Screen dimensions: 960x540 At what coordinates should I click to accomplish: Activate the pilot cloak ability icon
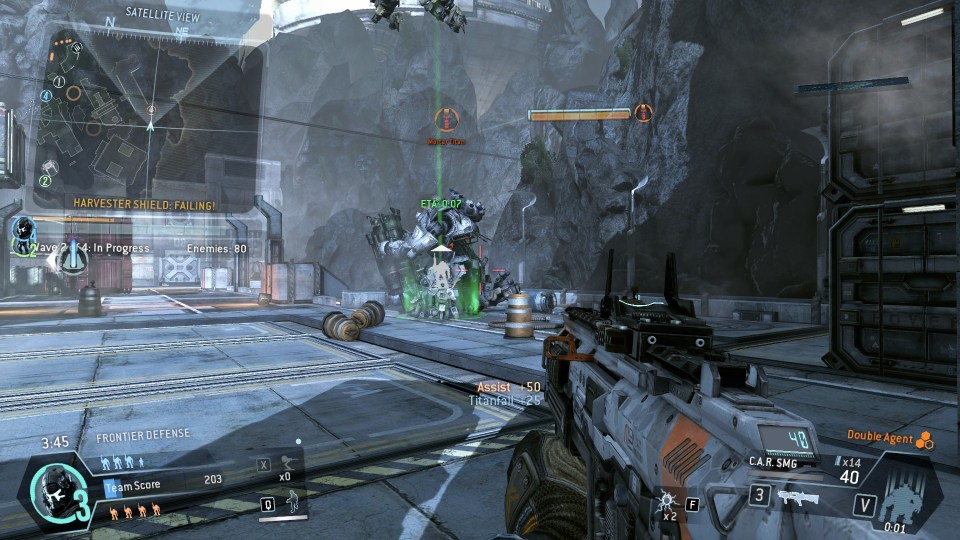(x=294, y=505)
